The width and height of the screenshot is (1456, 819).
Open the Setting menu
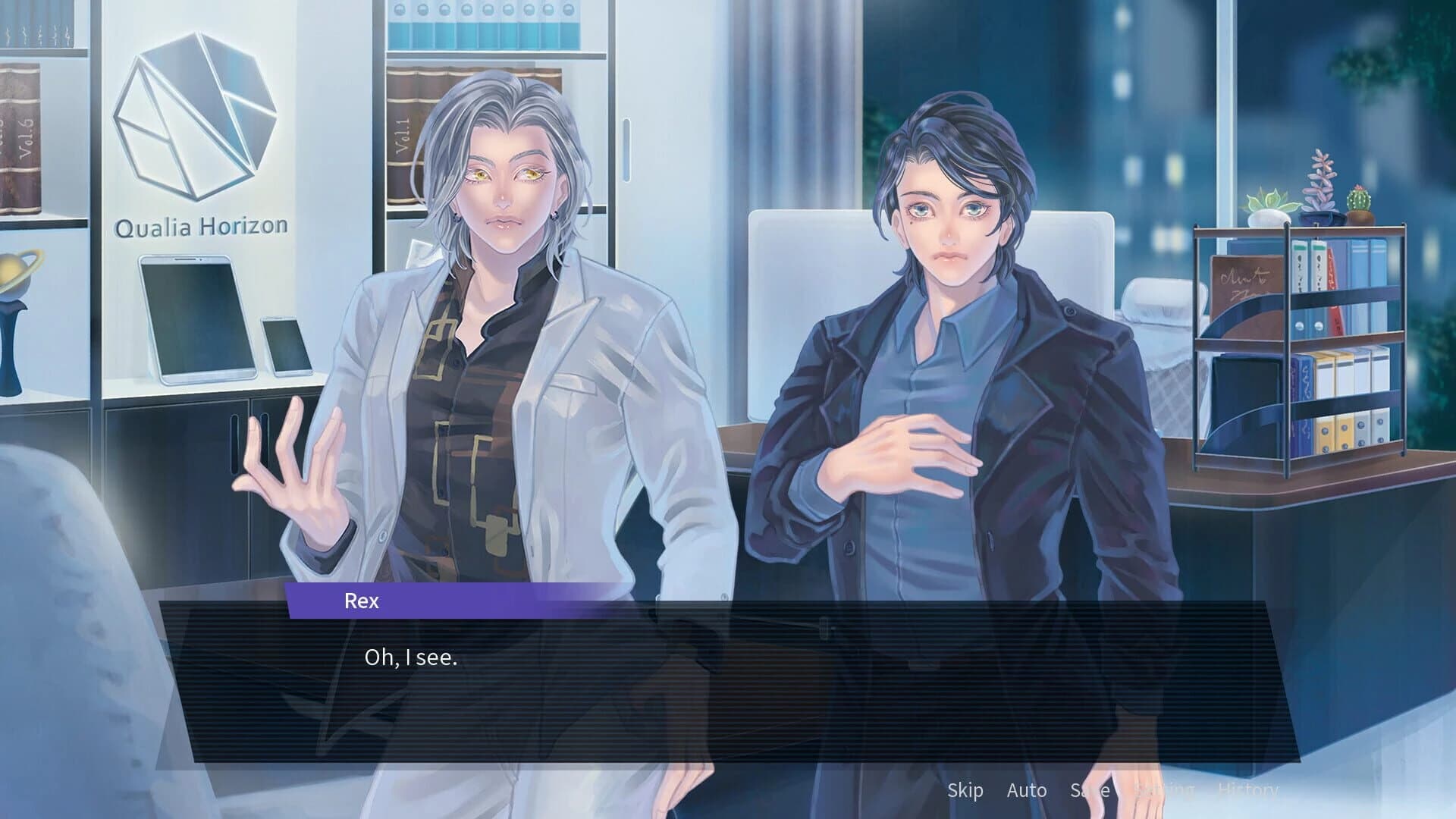click(1165, 790)
